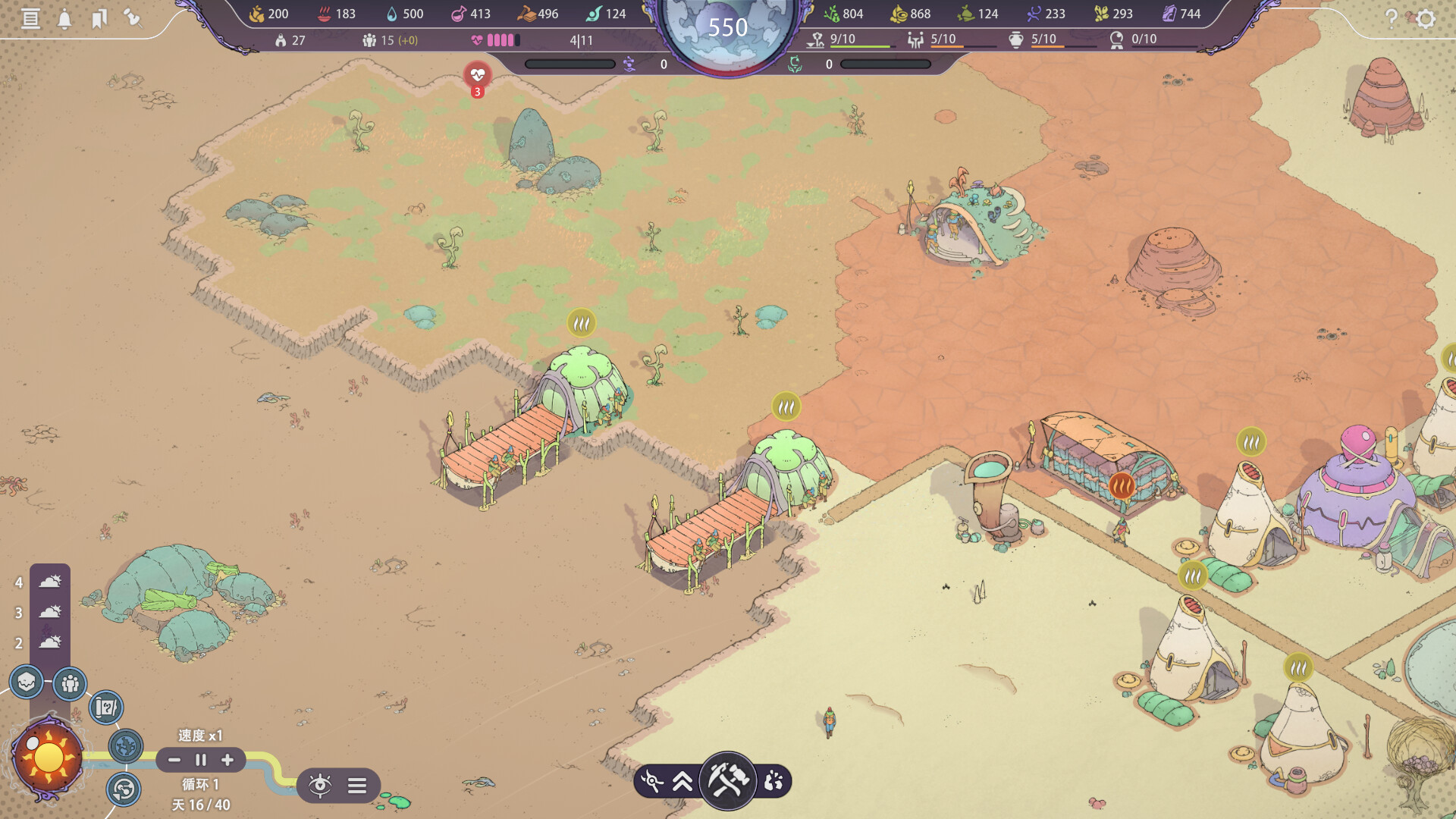Open the question mark help
This screenshot has width=1456, height=819.
(1391, 18)
